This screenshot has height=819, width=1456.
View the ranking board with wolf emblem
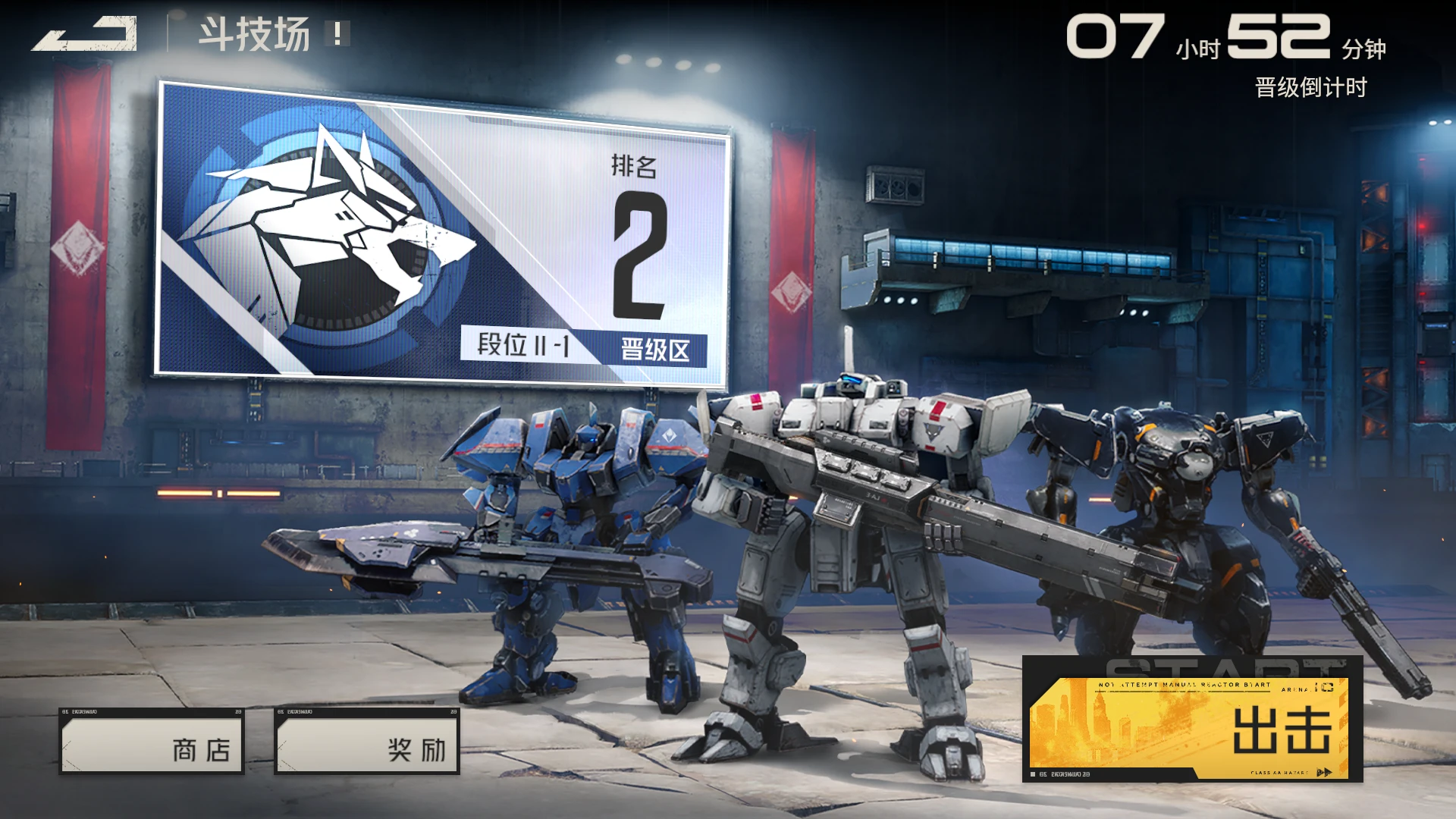(442, 235)
